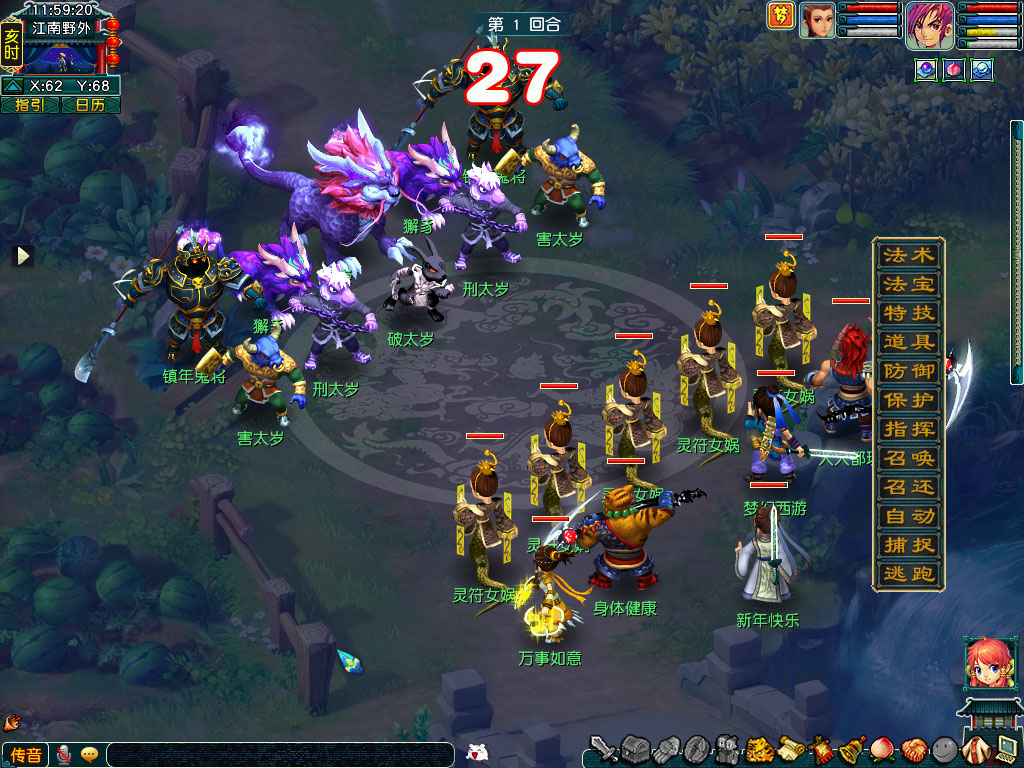Open the 法术 spell menu
1024x768 pixels.
(908, 255)
